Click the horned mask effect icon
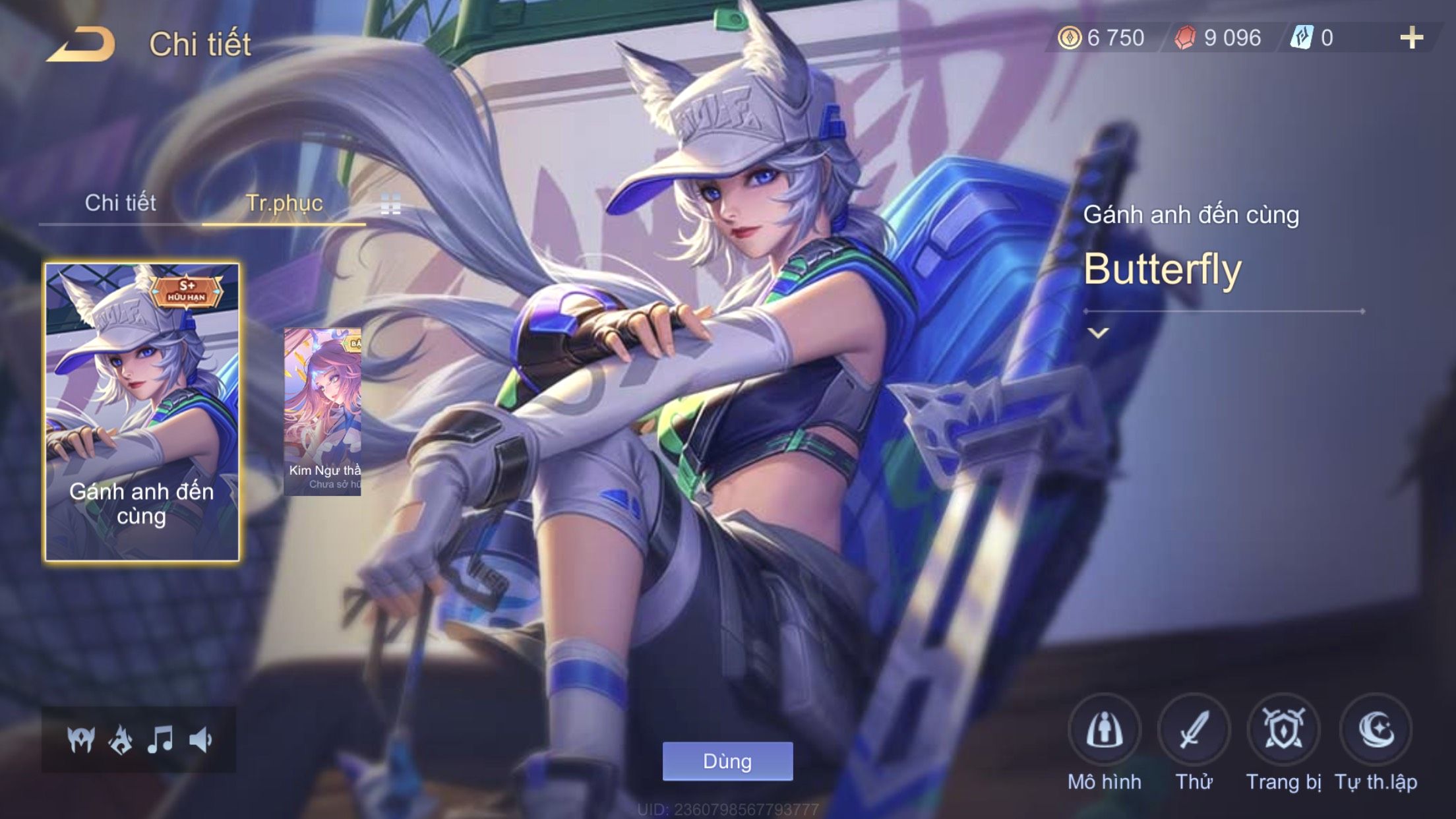The image size is (1456, 819). (x=81, y=740)
